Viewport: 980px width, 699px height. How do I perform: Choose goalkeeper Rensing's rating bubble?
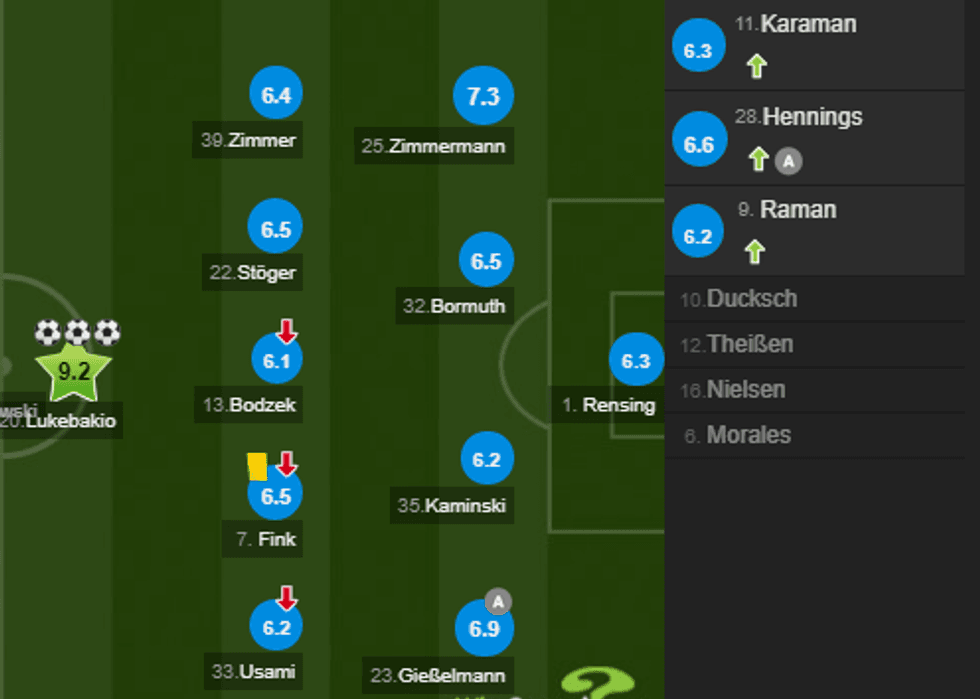(x=636, y=362)
